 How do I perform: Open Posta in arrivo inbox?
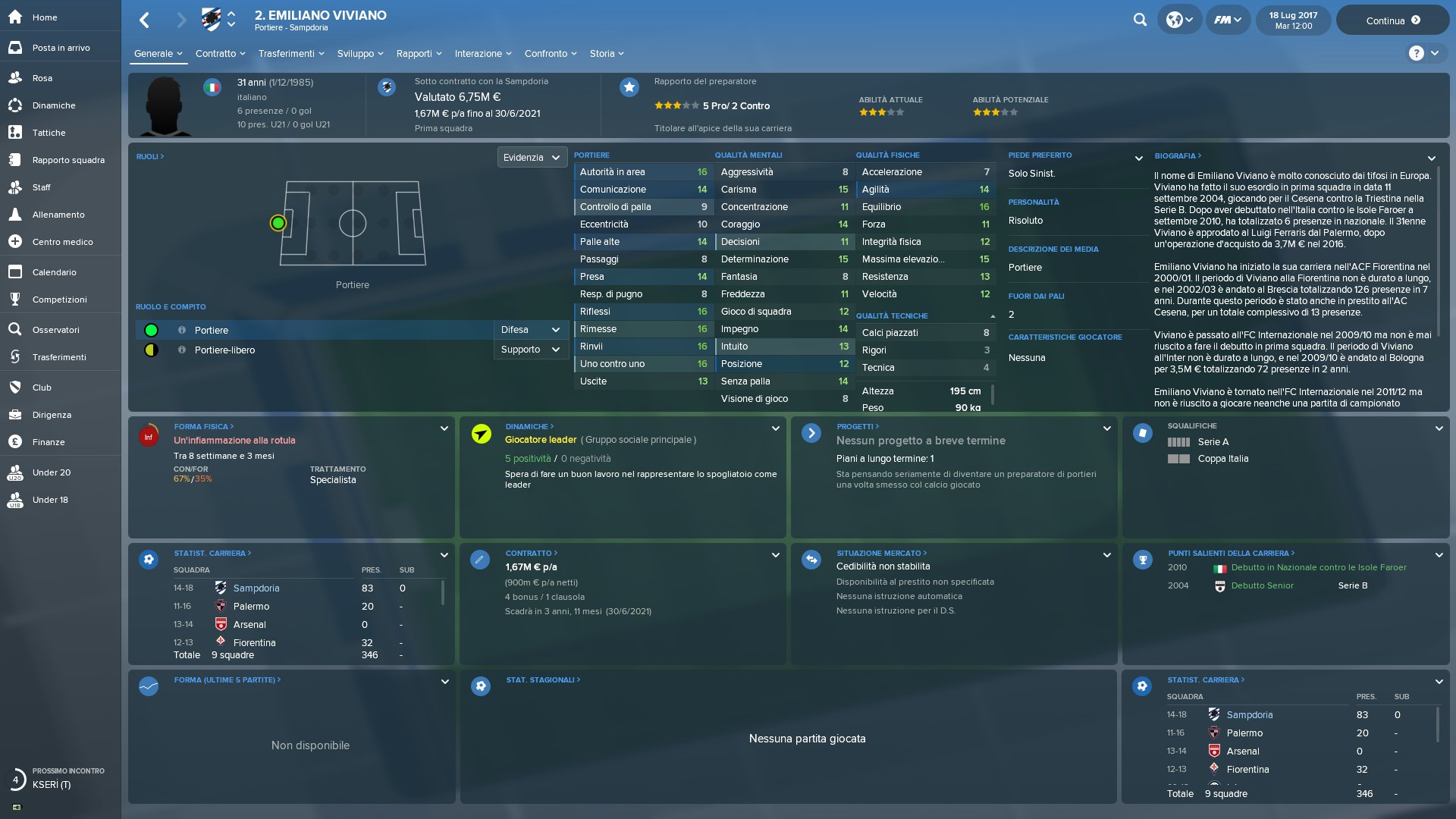click(61, 48)
